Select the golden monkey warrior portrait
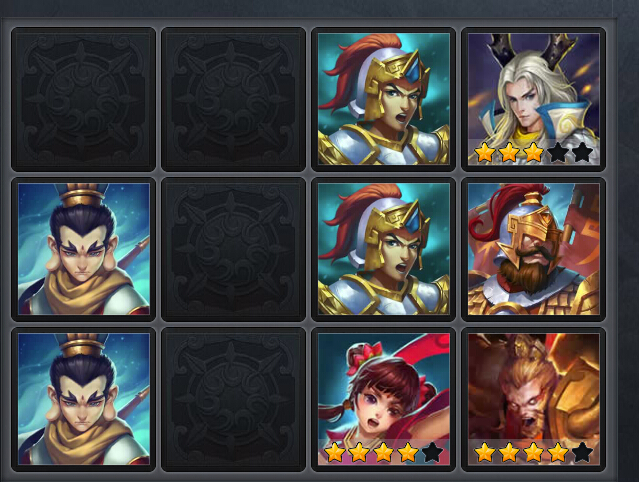This screenshot has height=482, width=639. coord(533,398)
